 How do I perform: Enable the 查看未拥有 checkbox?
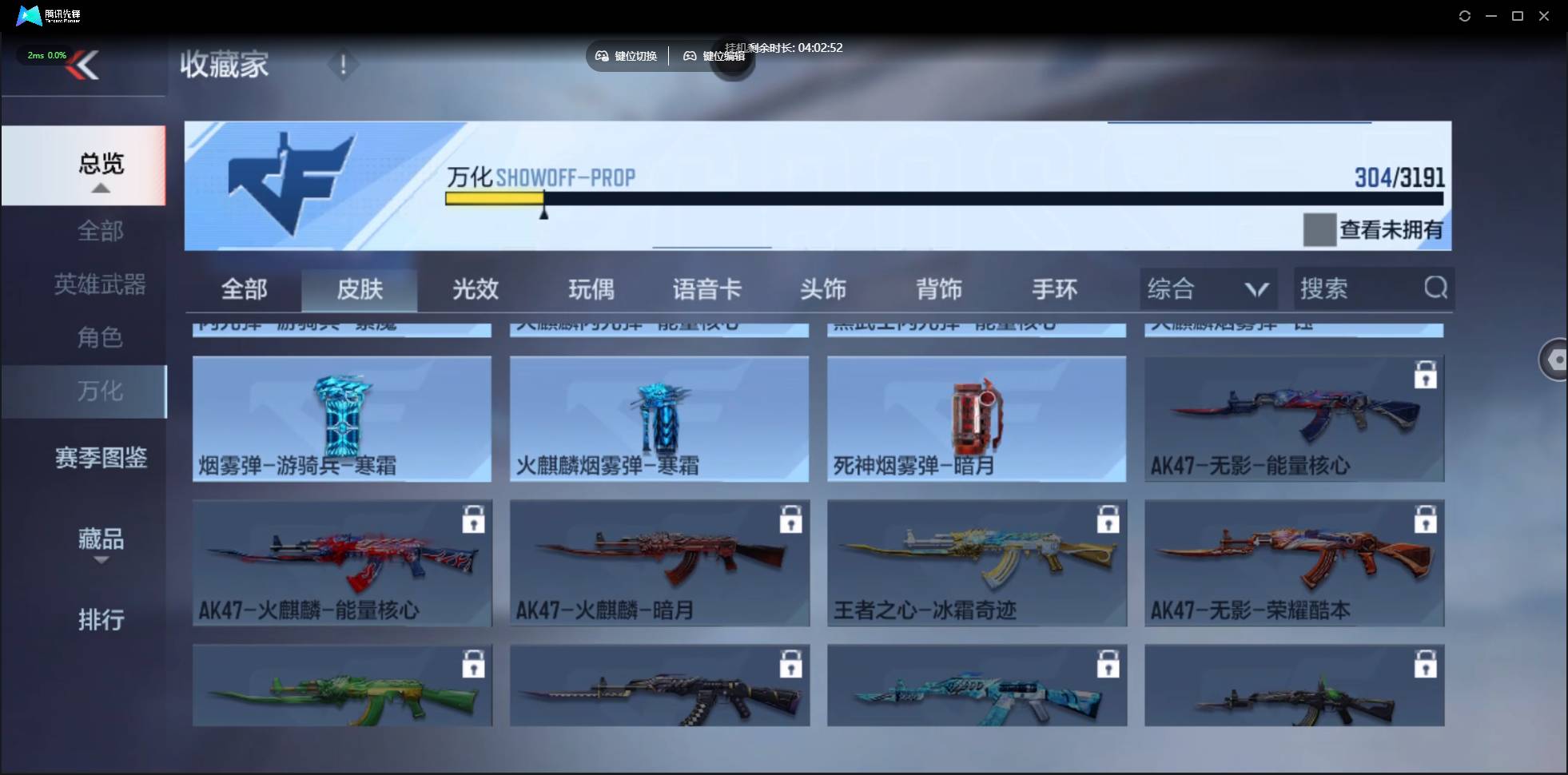point(1320,230)
